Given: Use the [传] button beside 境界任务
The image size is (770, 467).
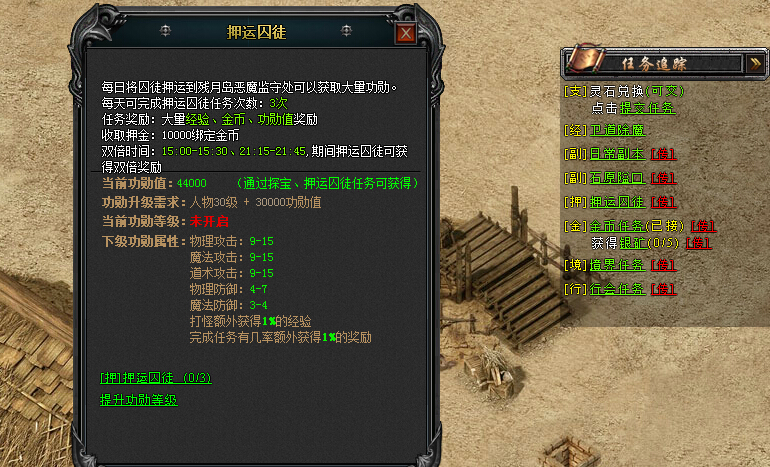Looking at the screenshot, I should [661, 266].
